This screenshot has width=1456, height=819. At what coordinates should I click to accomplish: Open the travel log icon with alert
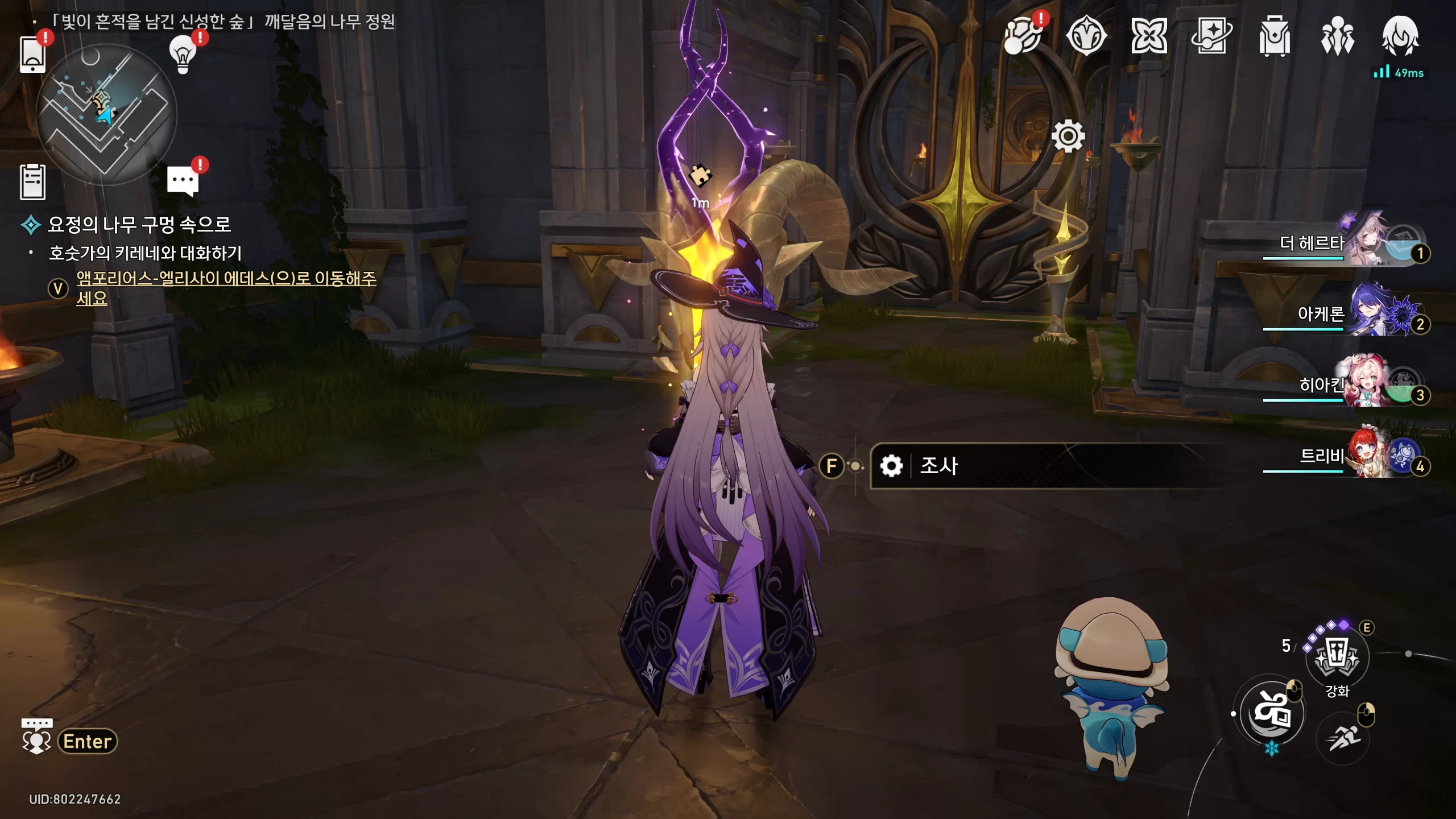[1023, 36]
